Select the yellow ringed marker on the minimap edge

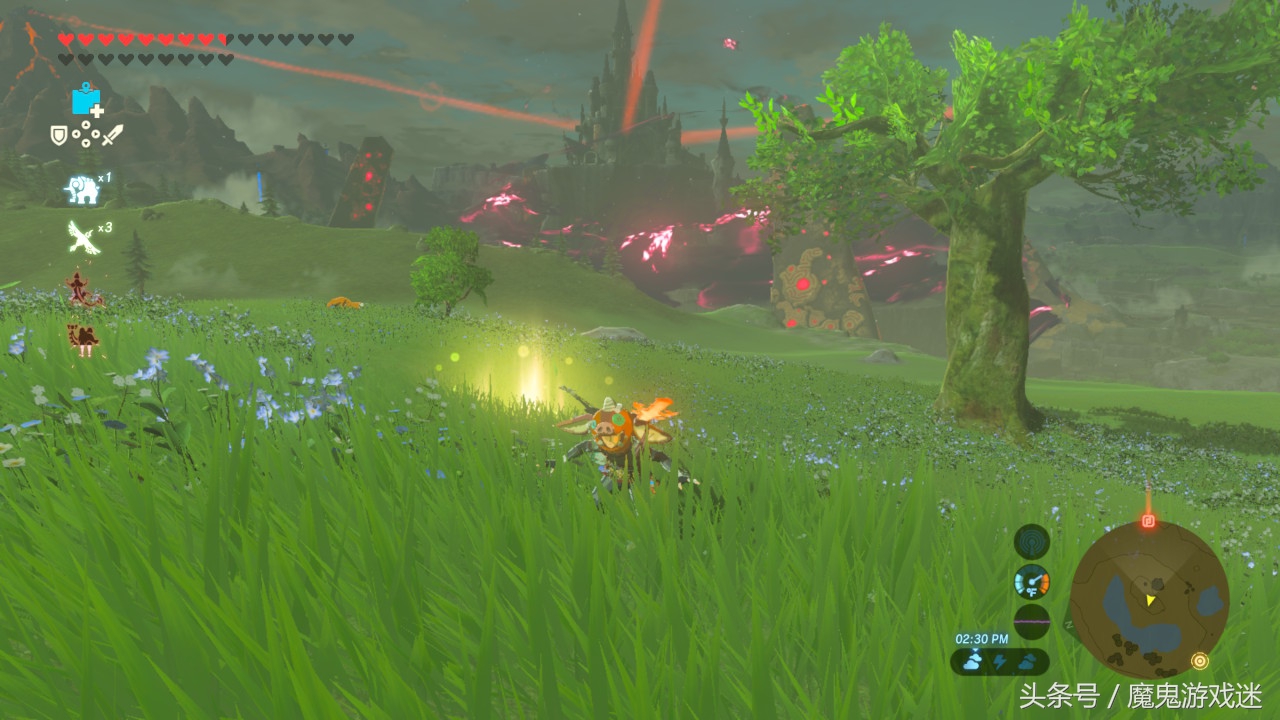pos(1200,660)
